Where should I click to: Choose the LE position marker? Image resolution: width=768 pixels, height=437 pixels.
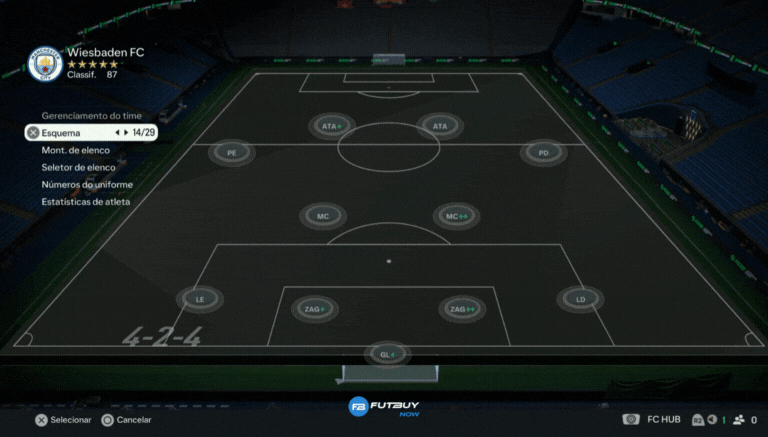(200, 299)
